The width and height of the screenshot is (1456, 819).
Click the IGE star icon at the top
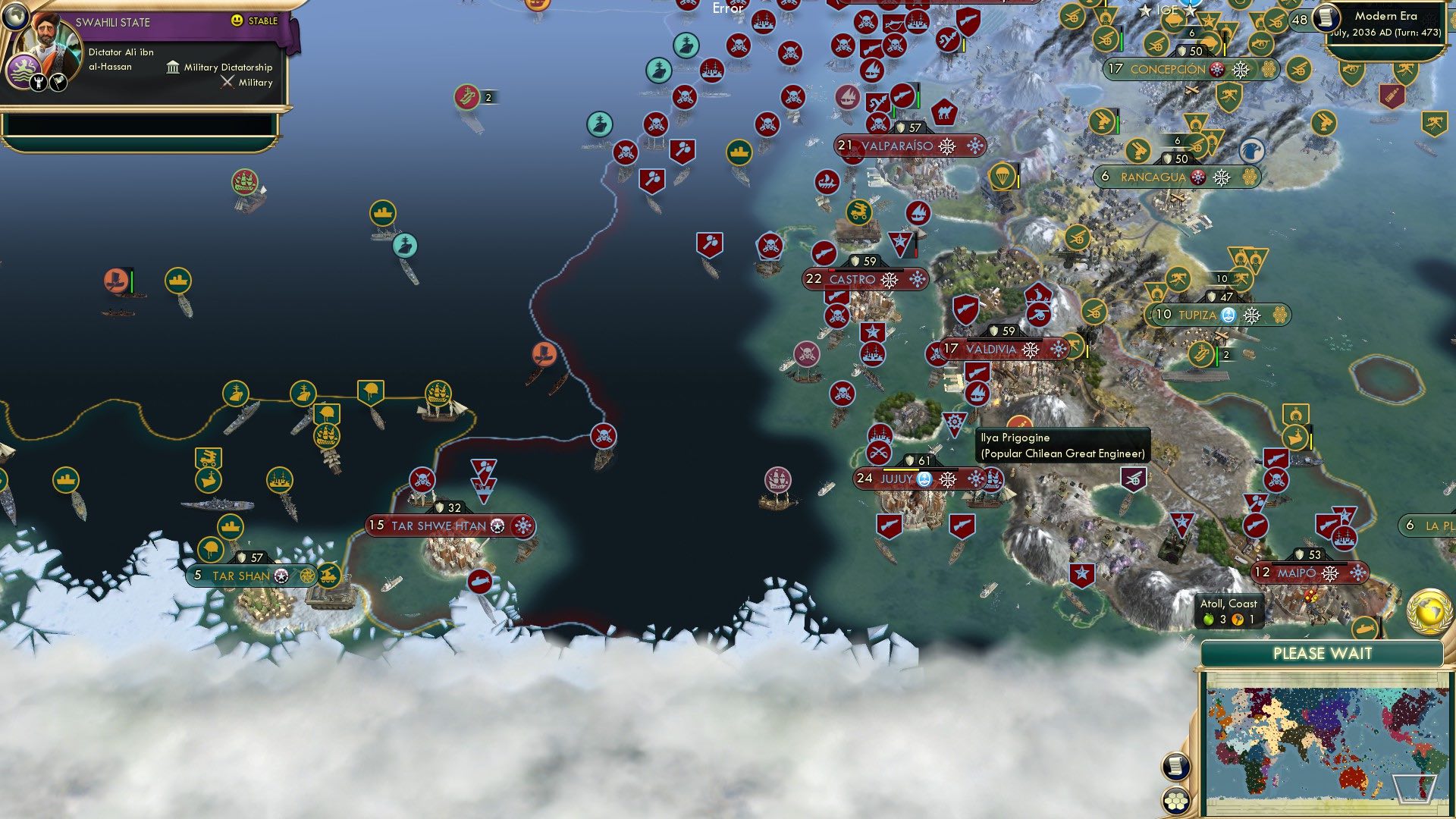coord(1144,11)
